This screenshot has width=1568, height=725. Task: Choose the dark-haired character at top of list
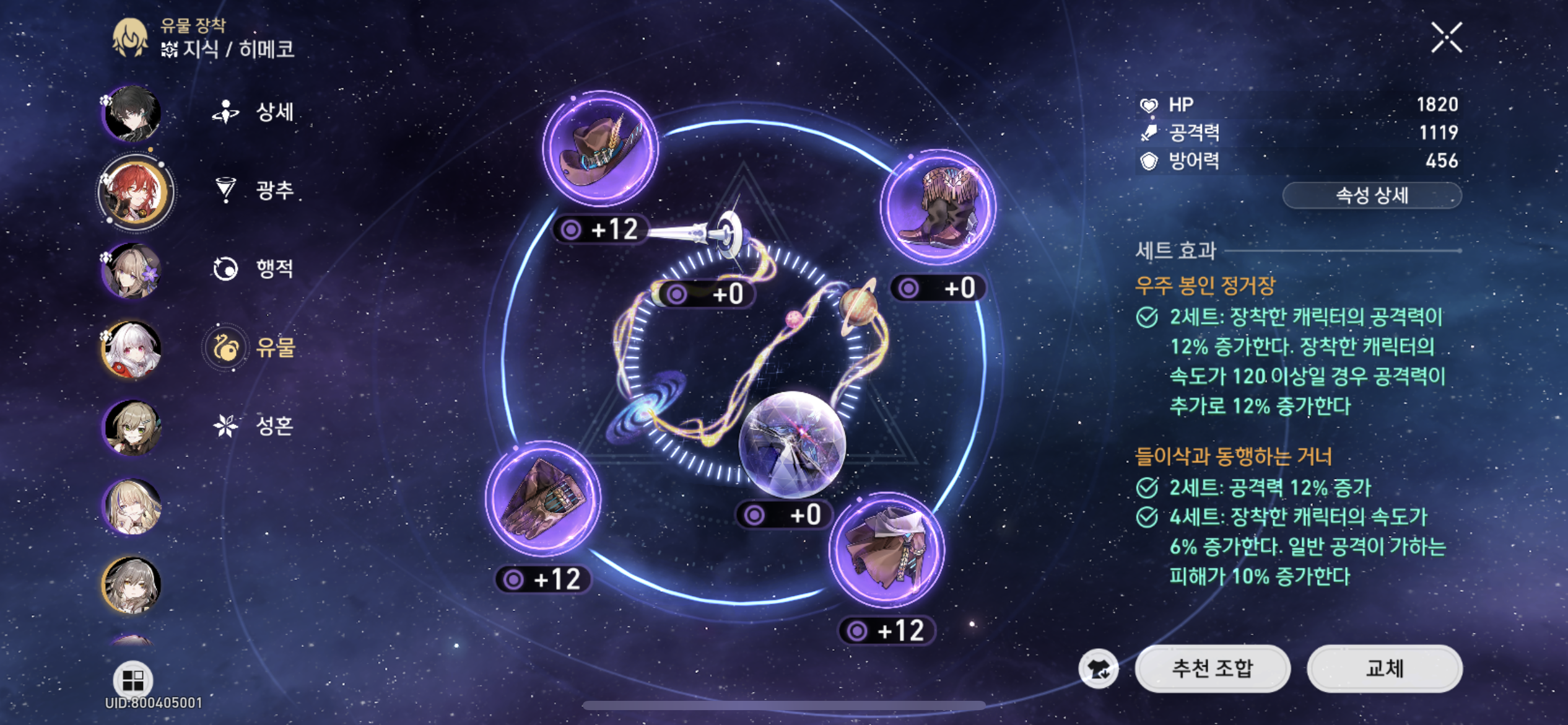[x=132, y=113]
